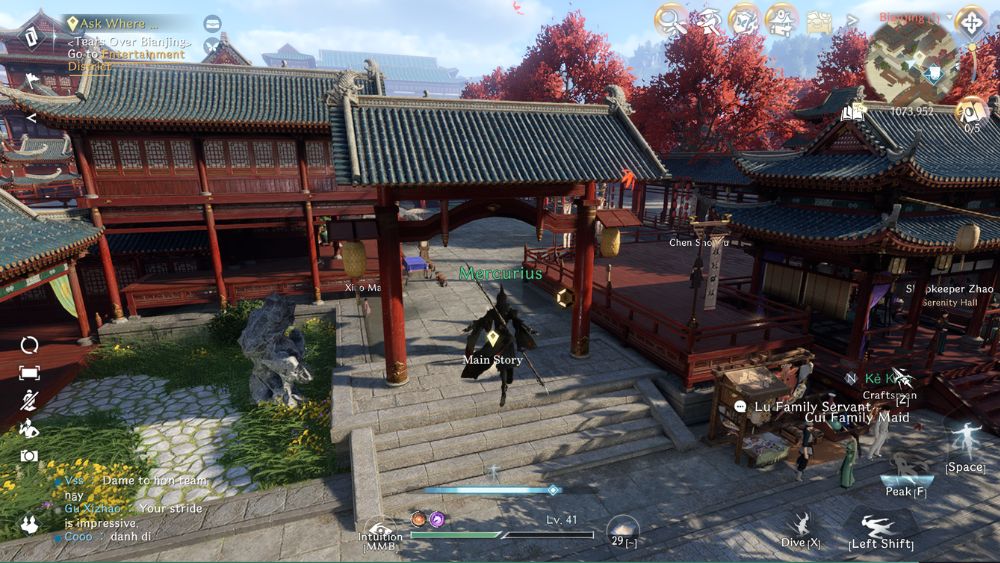
Task: Click the circular arrows refresh icon
Action: pos(29,345)
